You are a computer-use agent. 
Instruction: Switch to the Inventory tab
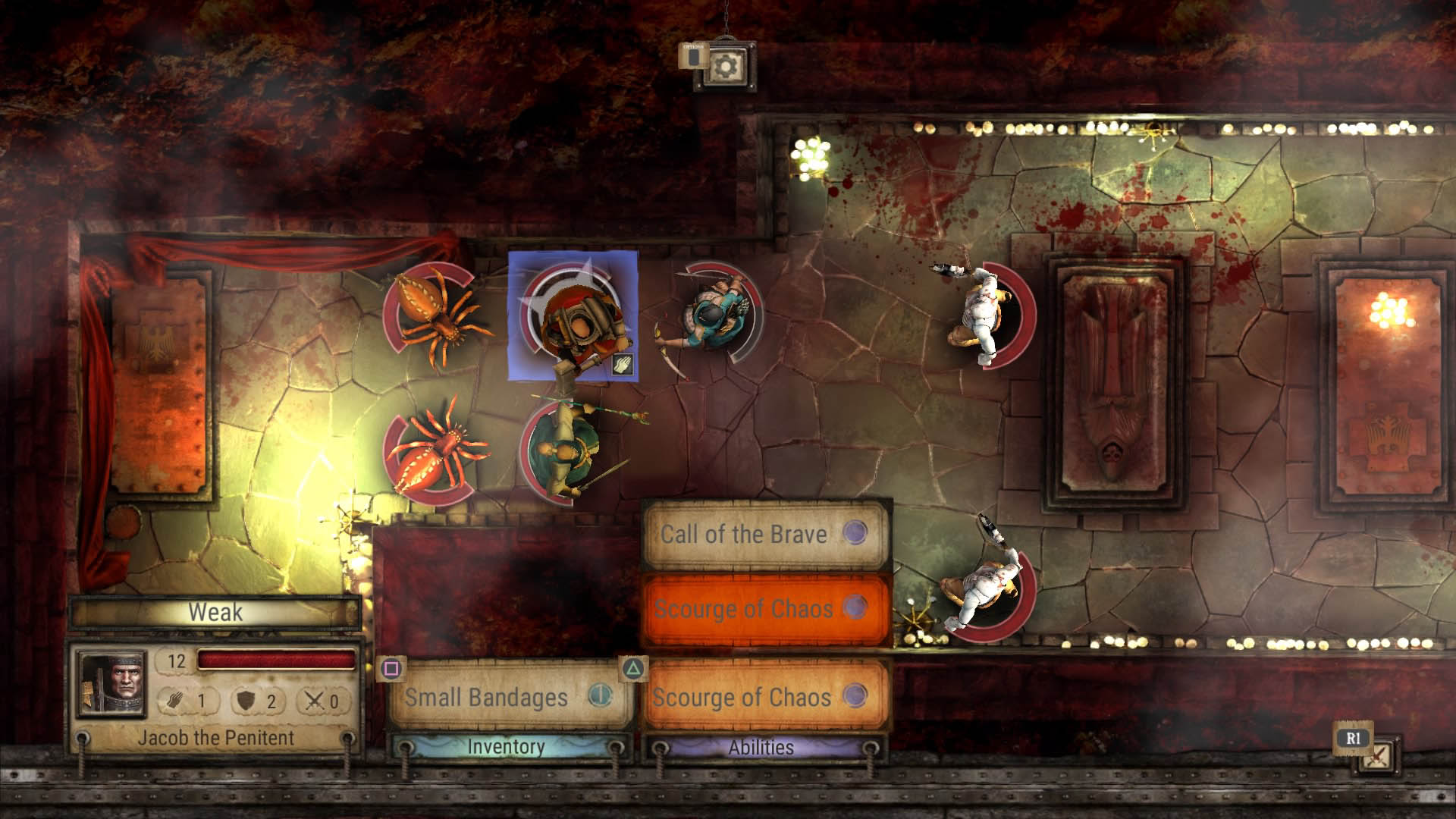[x=506, y=746]
